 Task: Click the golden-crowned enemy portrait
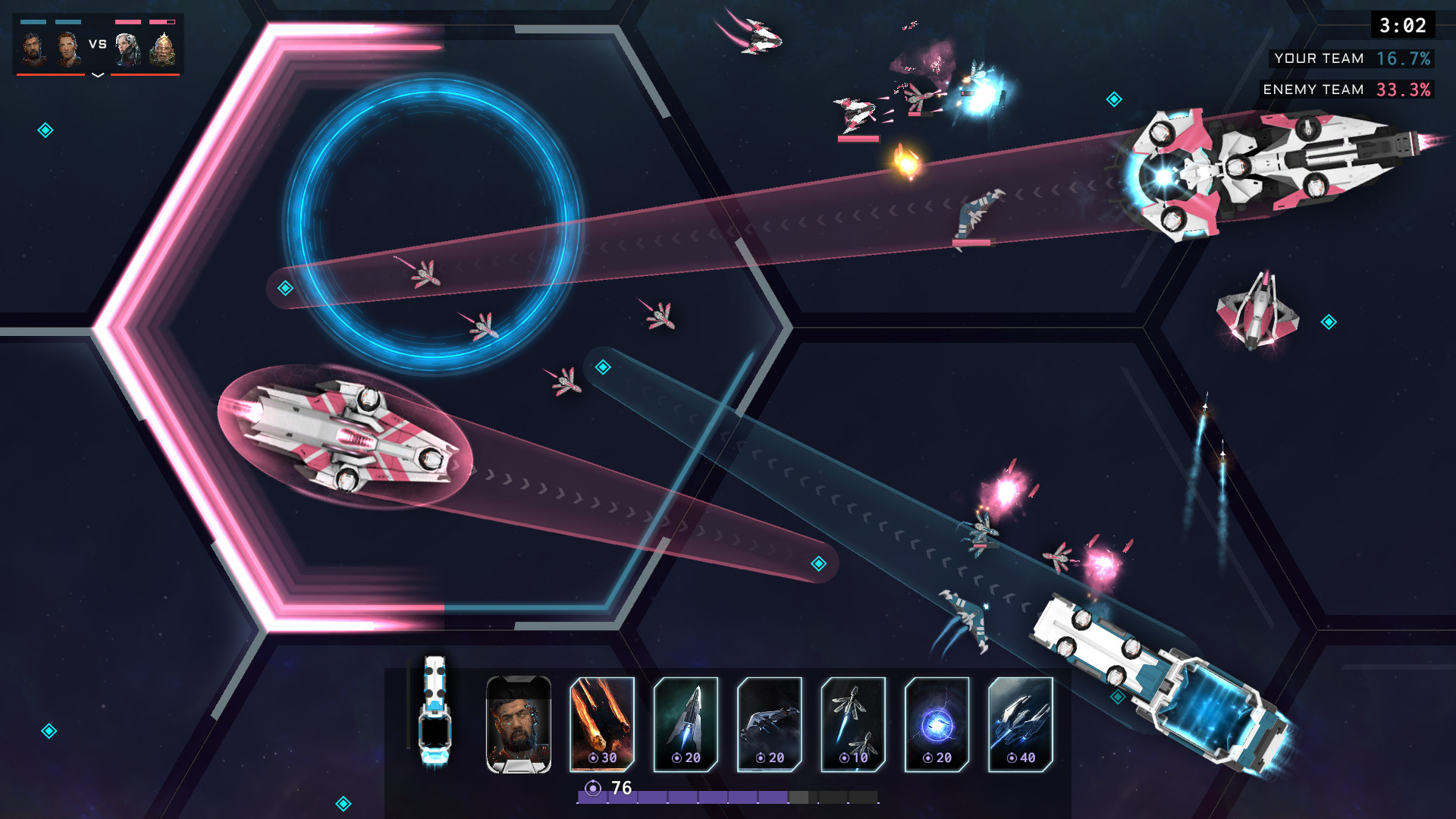(x=162, y=49)
